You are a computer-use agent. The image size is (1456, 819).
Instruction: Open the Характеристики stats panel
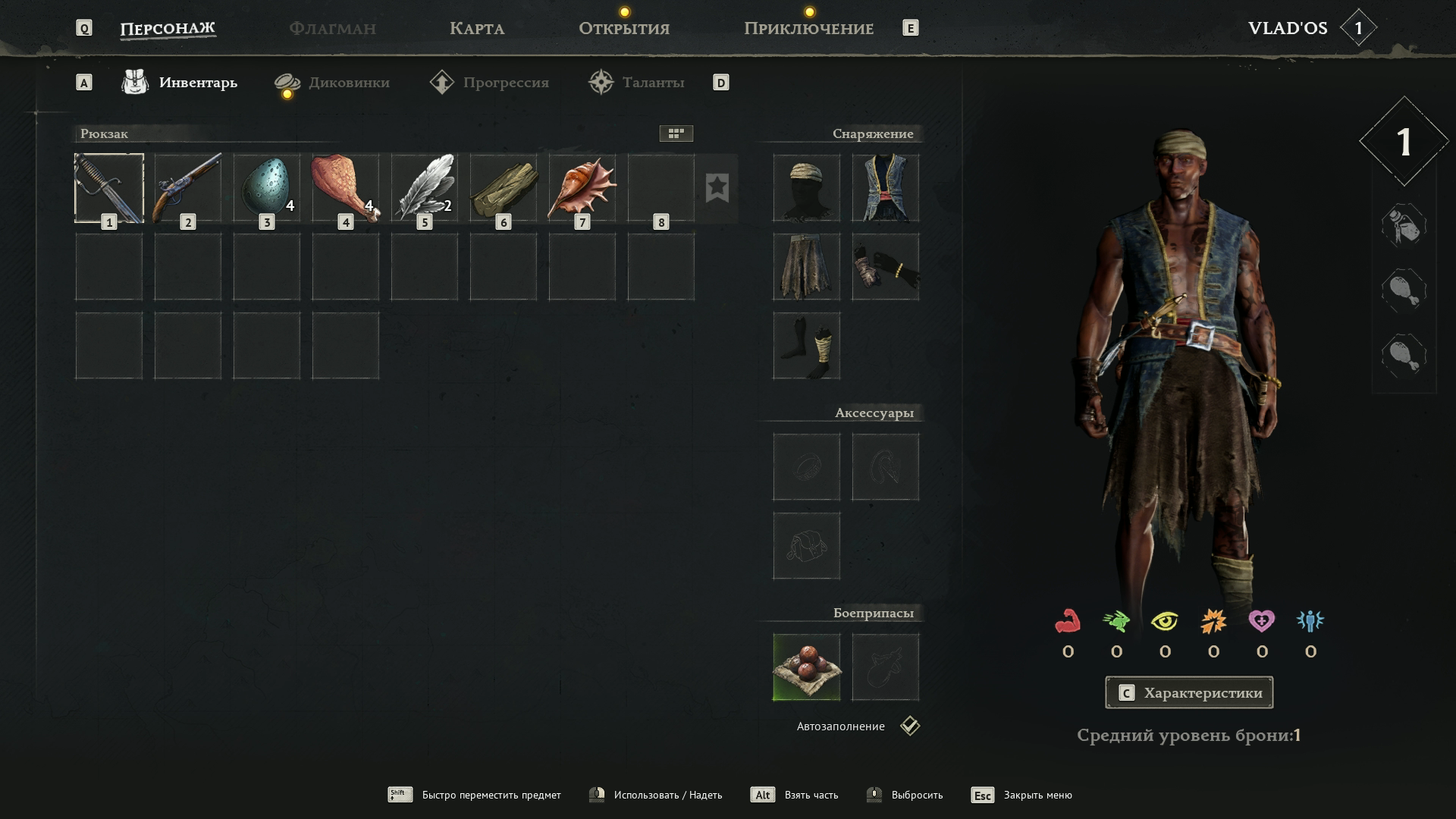(1189, 692)
